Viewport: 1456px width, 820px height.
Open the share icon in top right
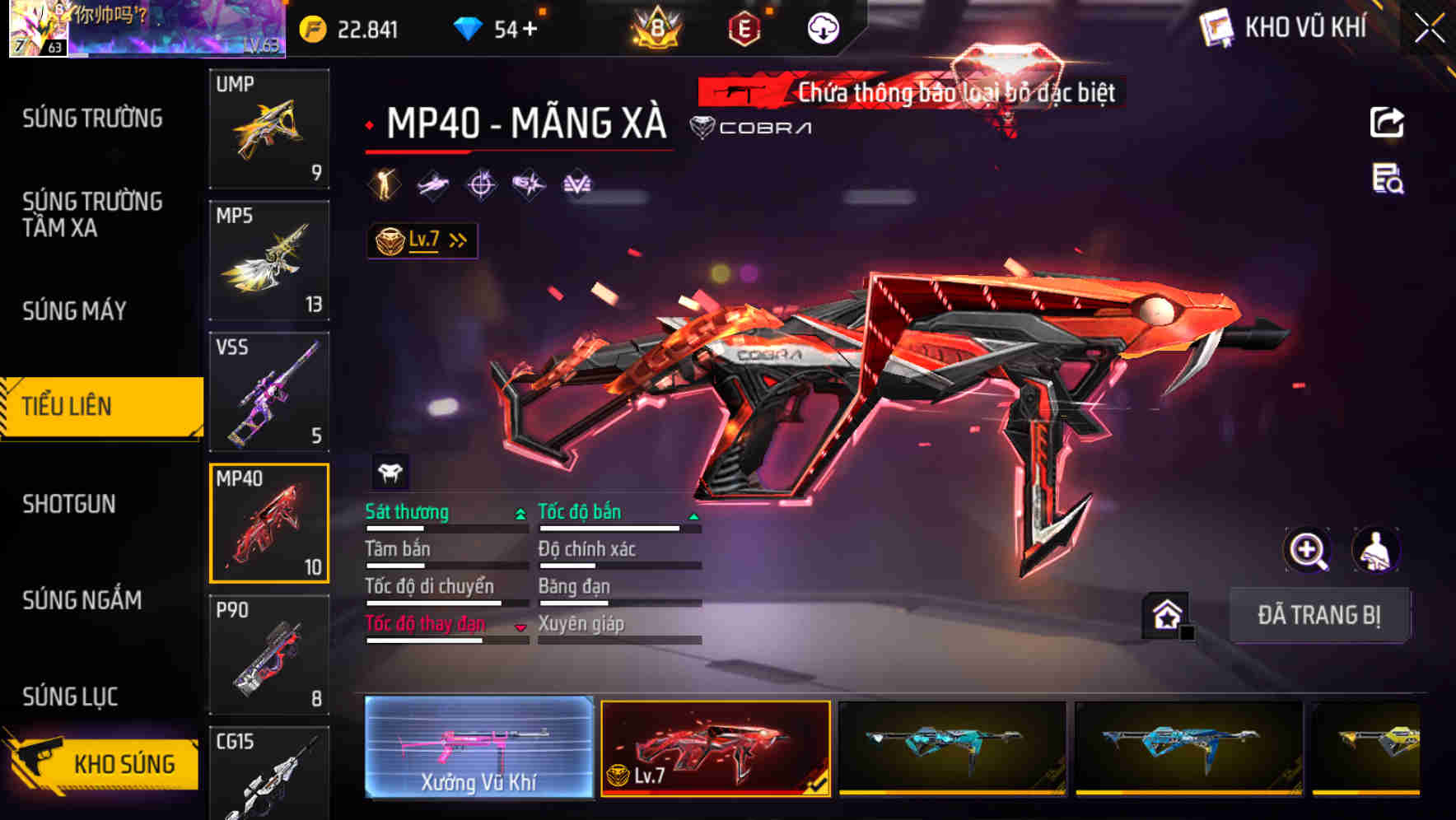[x=1388, y=122]
